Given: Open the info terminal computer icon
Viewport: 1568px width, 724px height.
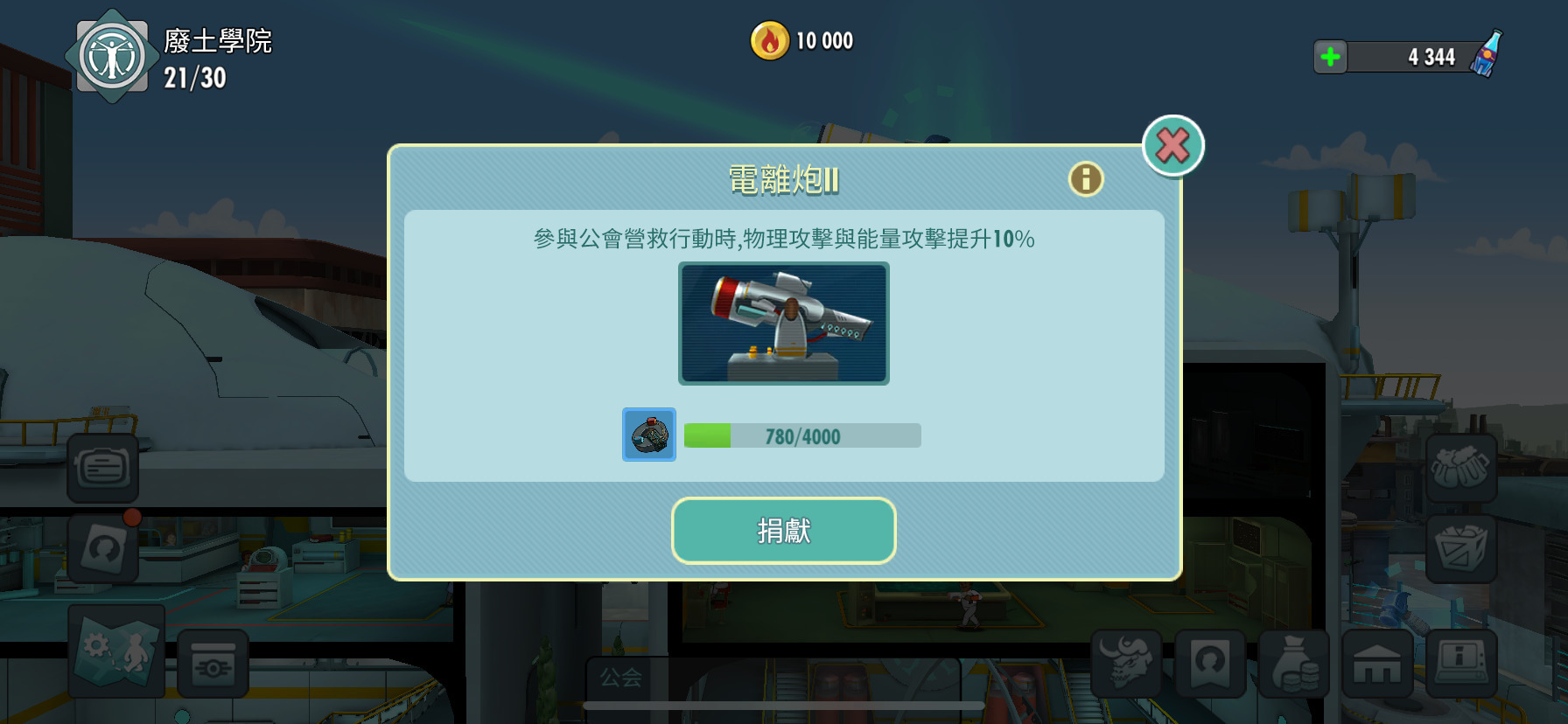Looking at the screenshot, I should pyautogui.click(x=1464, y=665).
